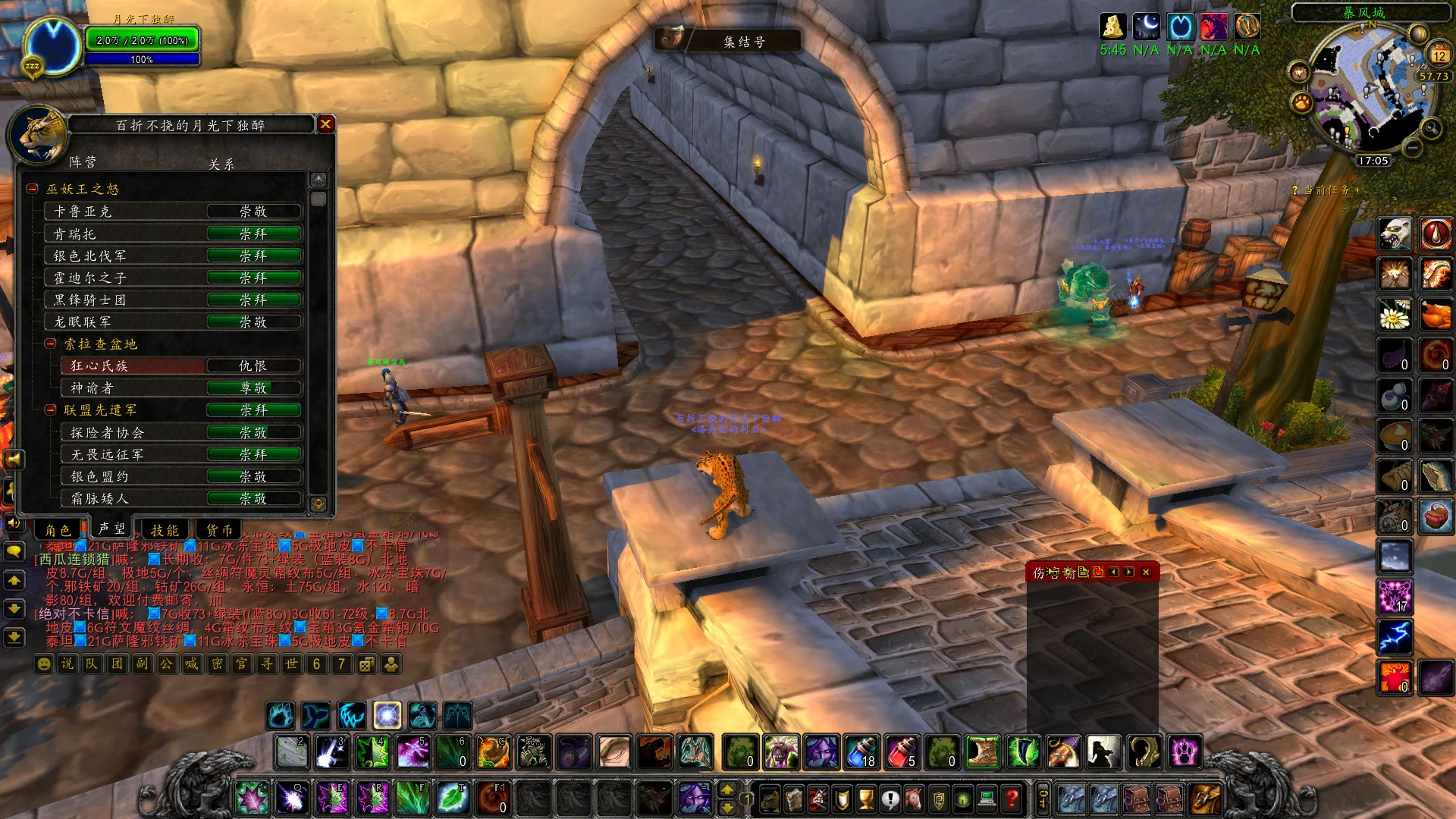Choose the 世 world chat channel button
This screenshot has width=1456, height=819.
(291, 664)
